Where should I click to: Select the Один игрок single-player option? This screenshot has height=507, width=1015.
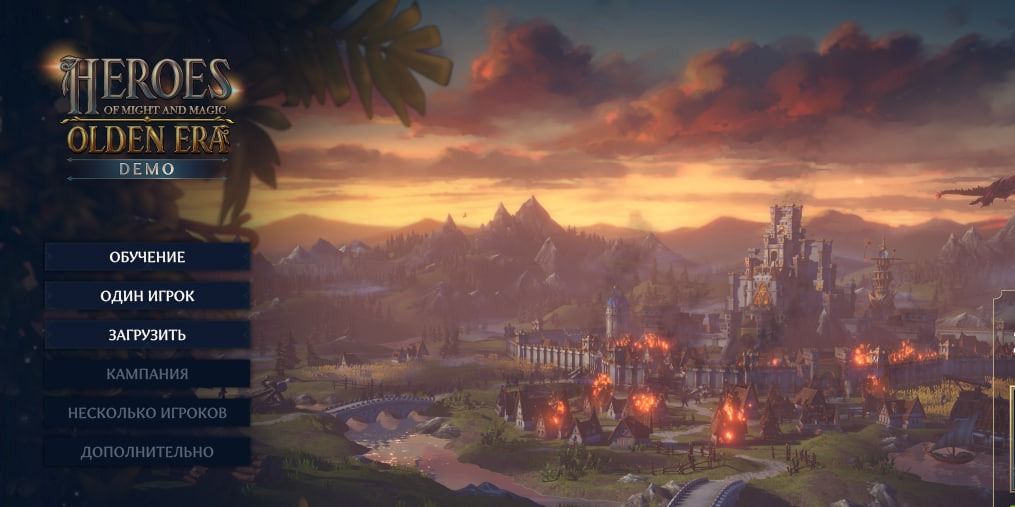click(147, 296)
